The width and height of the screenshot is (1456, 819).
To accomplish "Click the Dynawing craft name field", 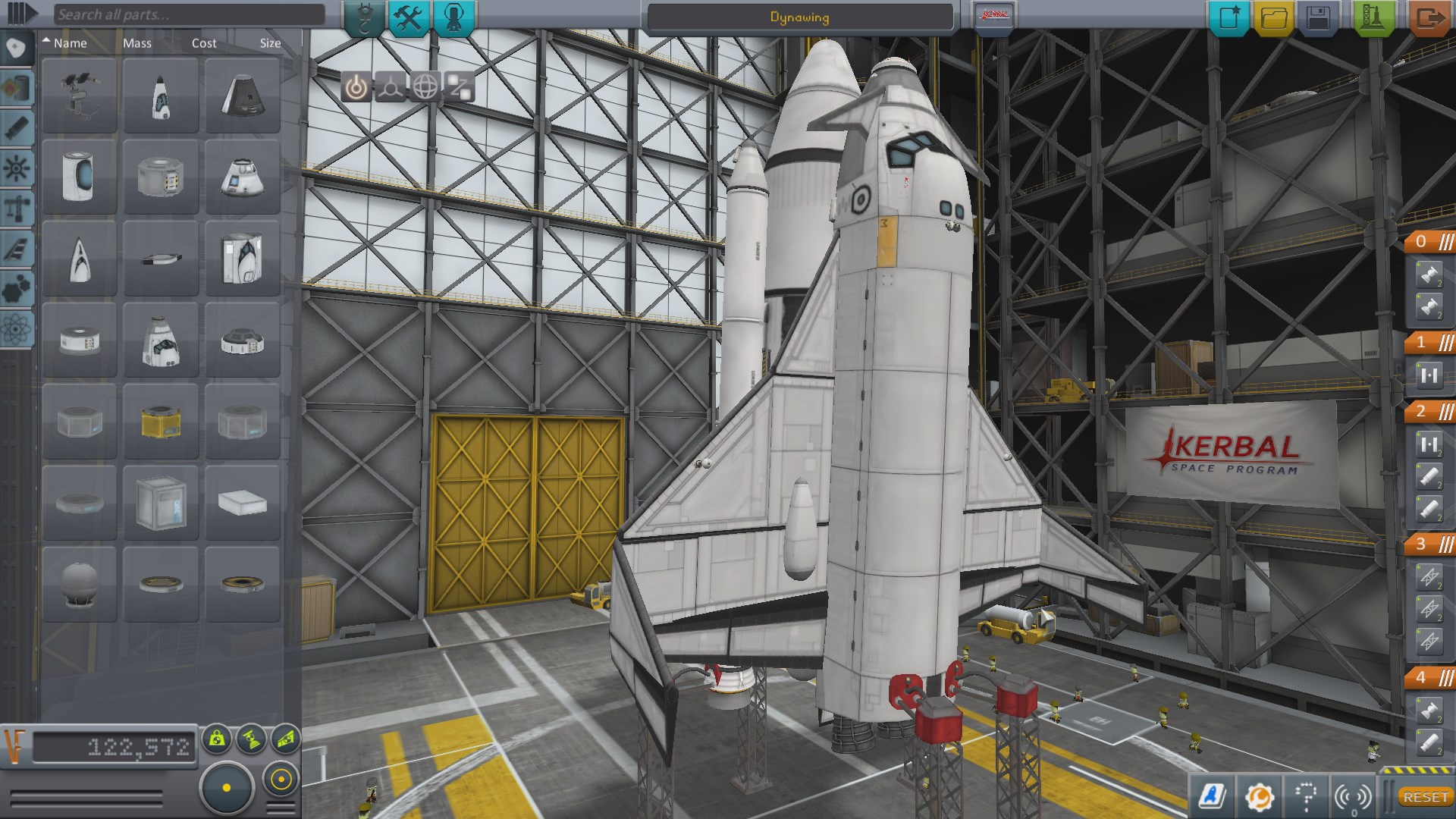I will click(x=800, y=16).
